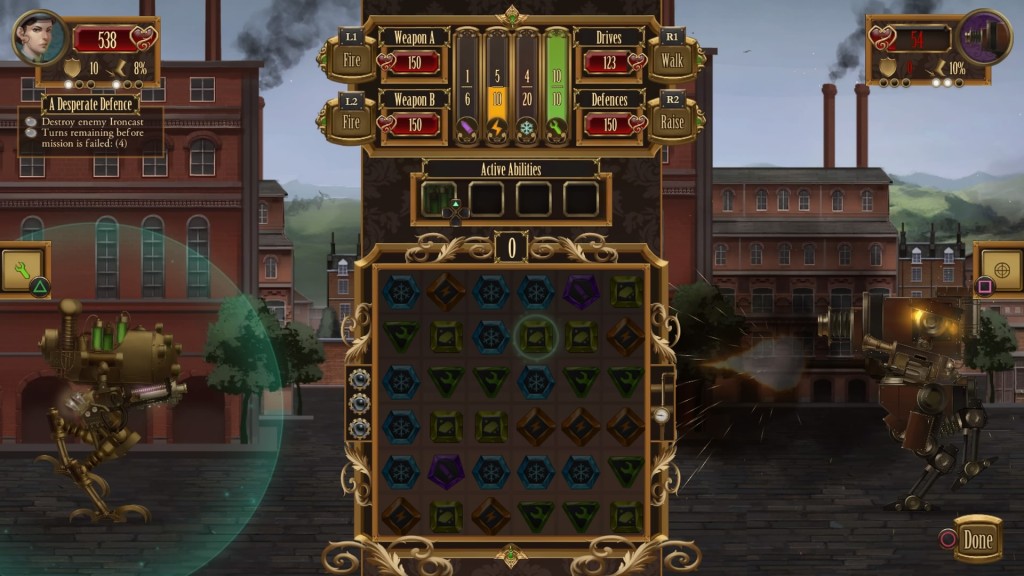Raise the defences shield
Viewport: 1024px width, 576px height.
pos(670,122)
